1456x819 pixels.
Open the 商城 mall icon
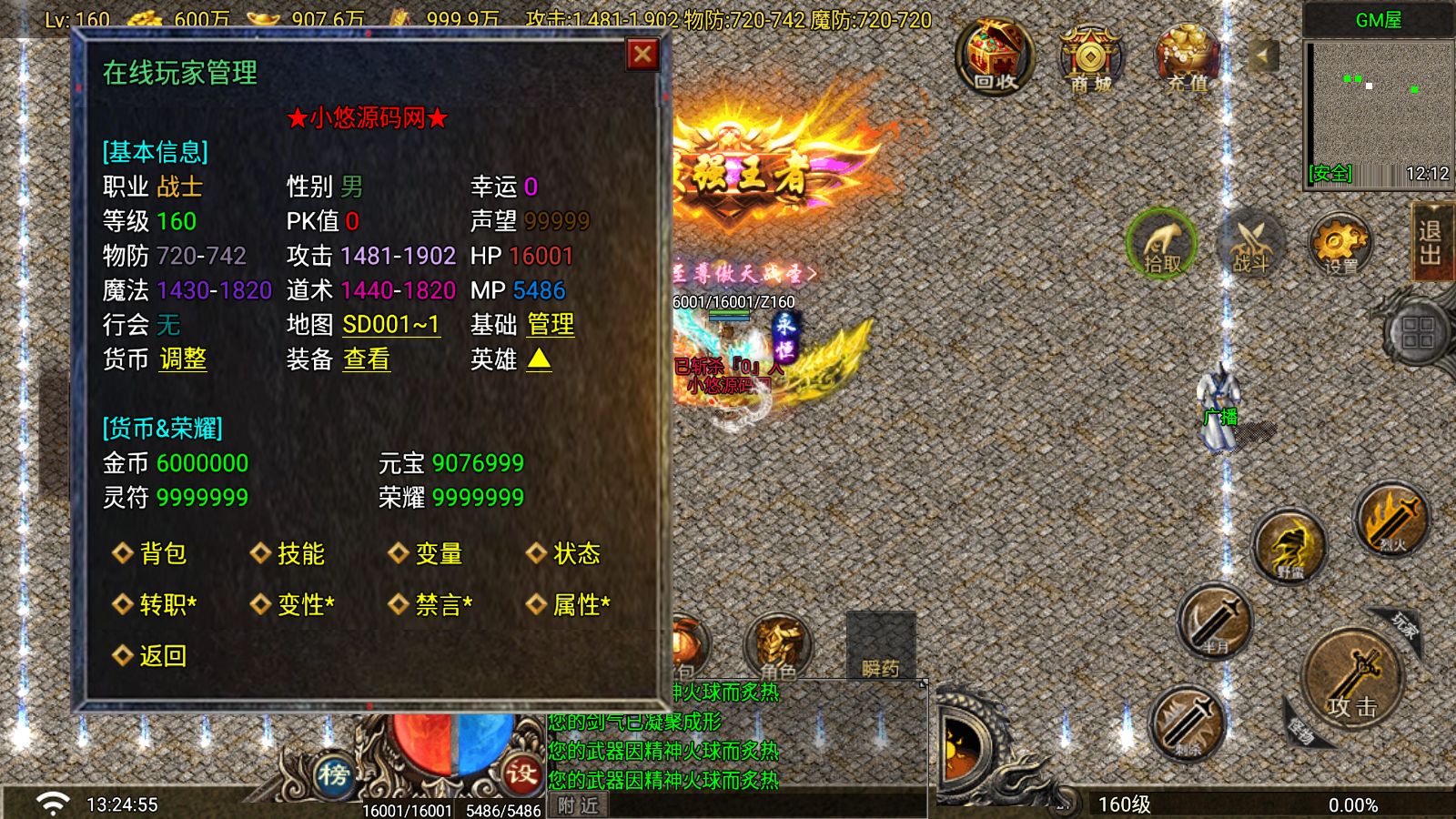click(1091, 56)
